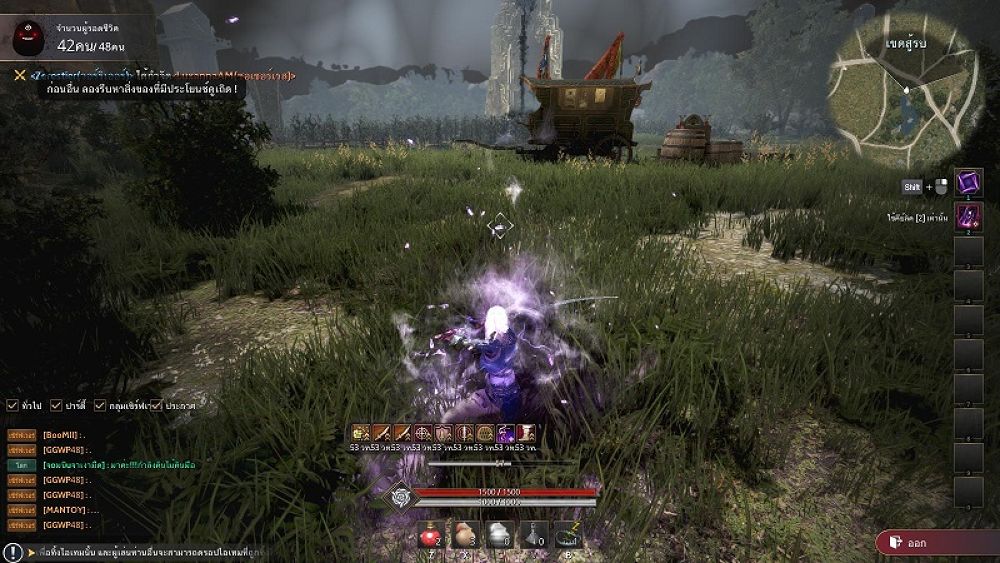Toggle the second chat filter checkbox

pyautogui.click(x=59, y=405)
